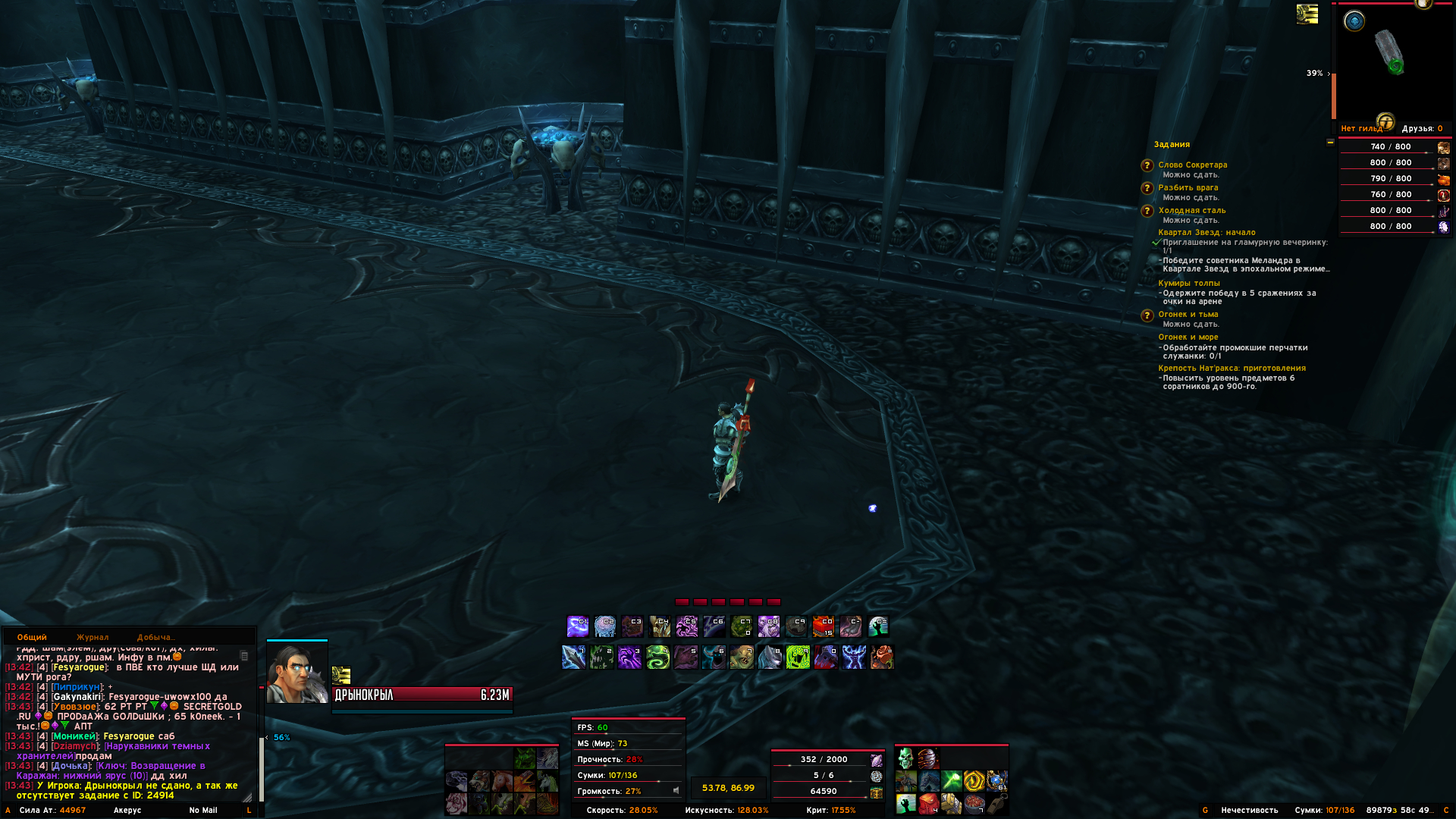1456x819 pixels.
Task: Activate the green spiral ability on key 4
Action: (657, 657)
